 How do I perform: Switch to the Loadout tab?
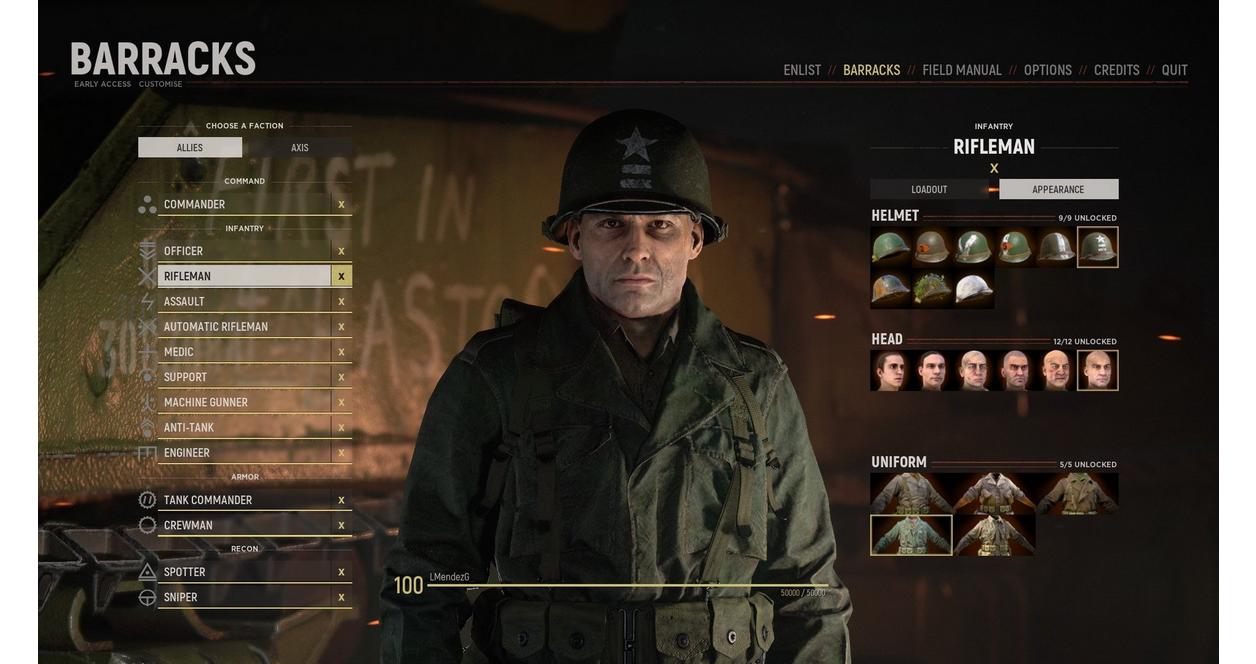coord(929,189)
